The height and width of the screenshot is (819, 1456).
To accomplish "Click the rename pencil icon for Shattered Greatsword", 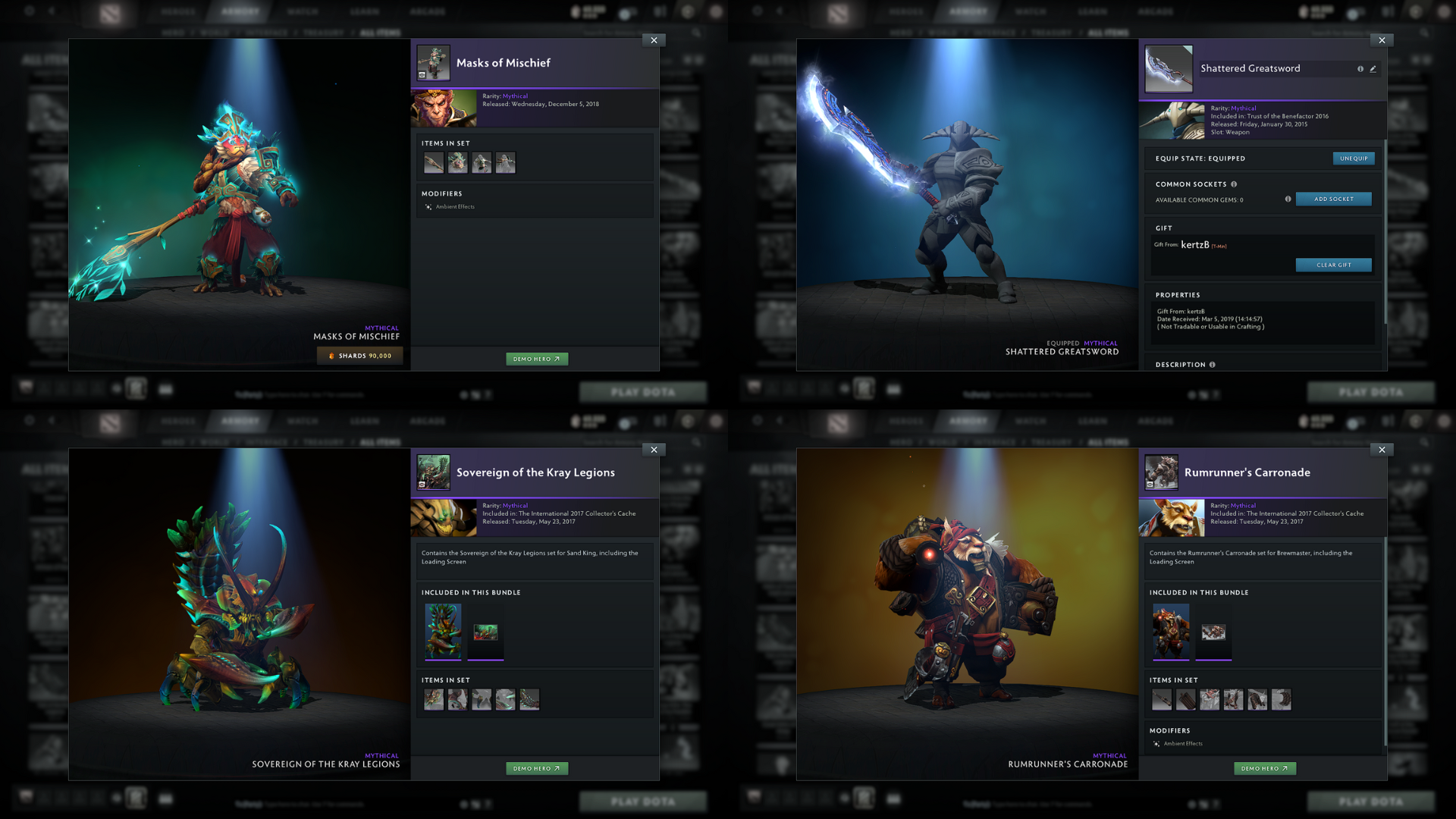I will pos(1374,68).
